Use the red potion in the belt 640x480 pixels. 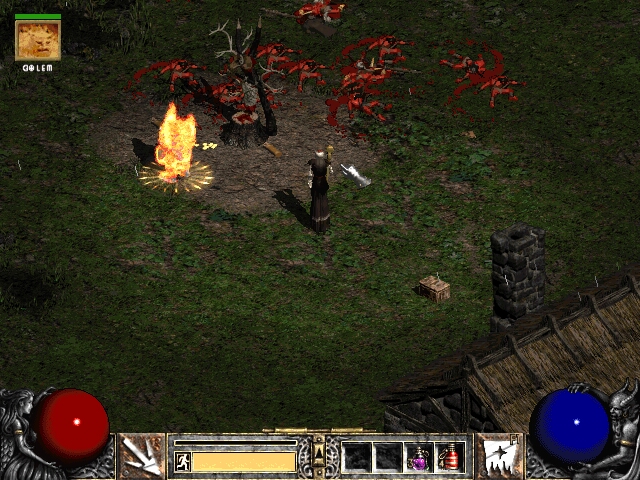pyautogui.click(x=450, y=457)
